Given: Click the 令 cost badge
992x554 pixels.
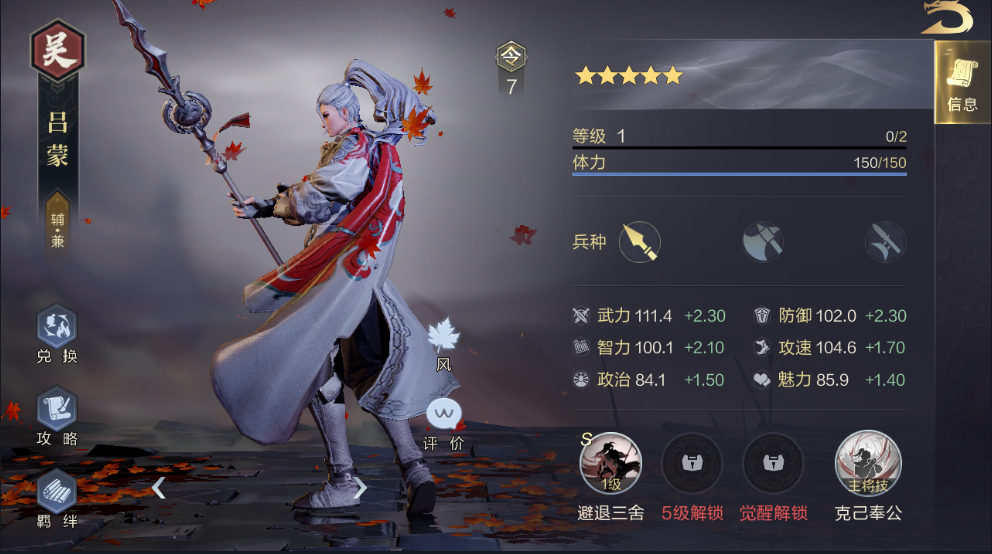Looking at the screenshot, I should (x=511, y=57).
